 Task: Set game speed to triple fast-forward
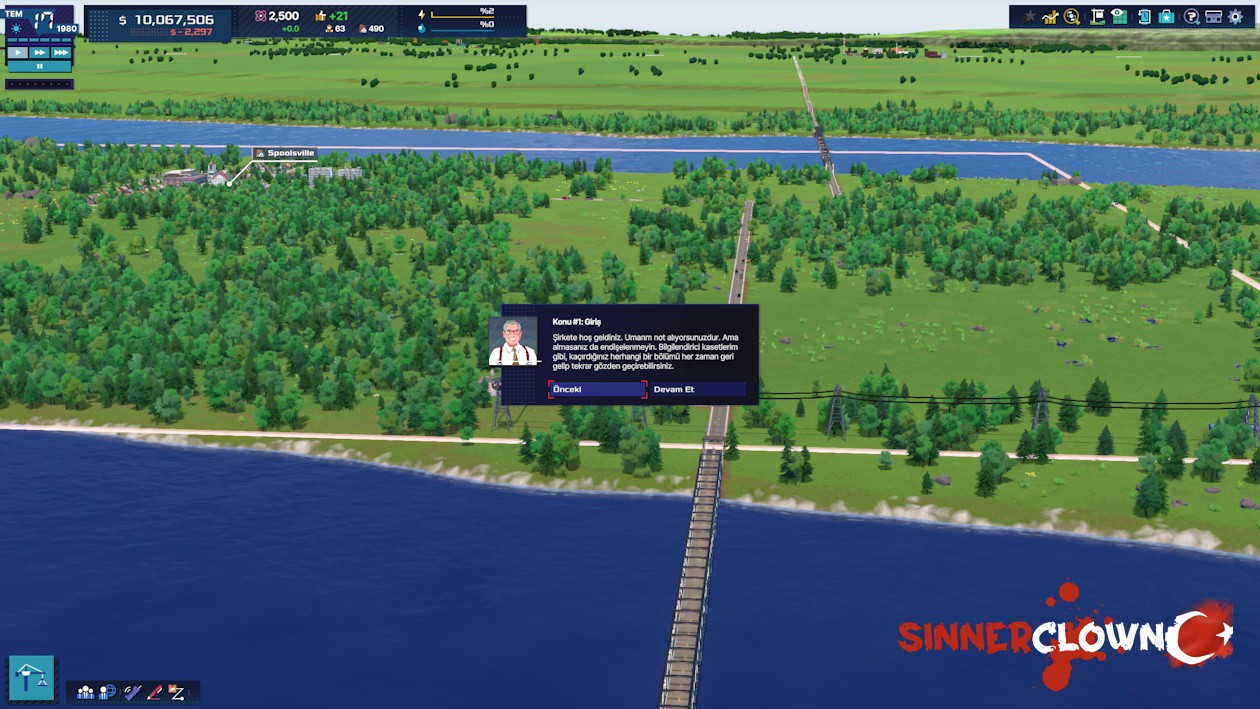coord(61,52)
